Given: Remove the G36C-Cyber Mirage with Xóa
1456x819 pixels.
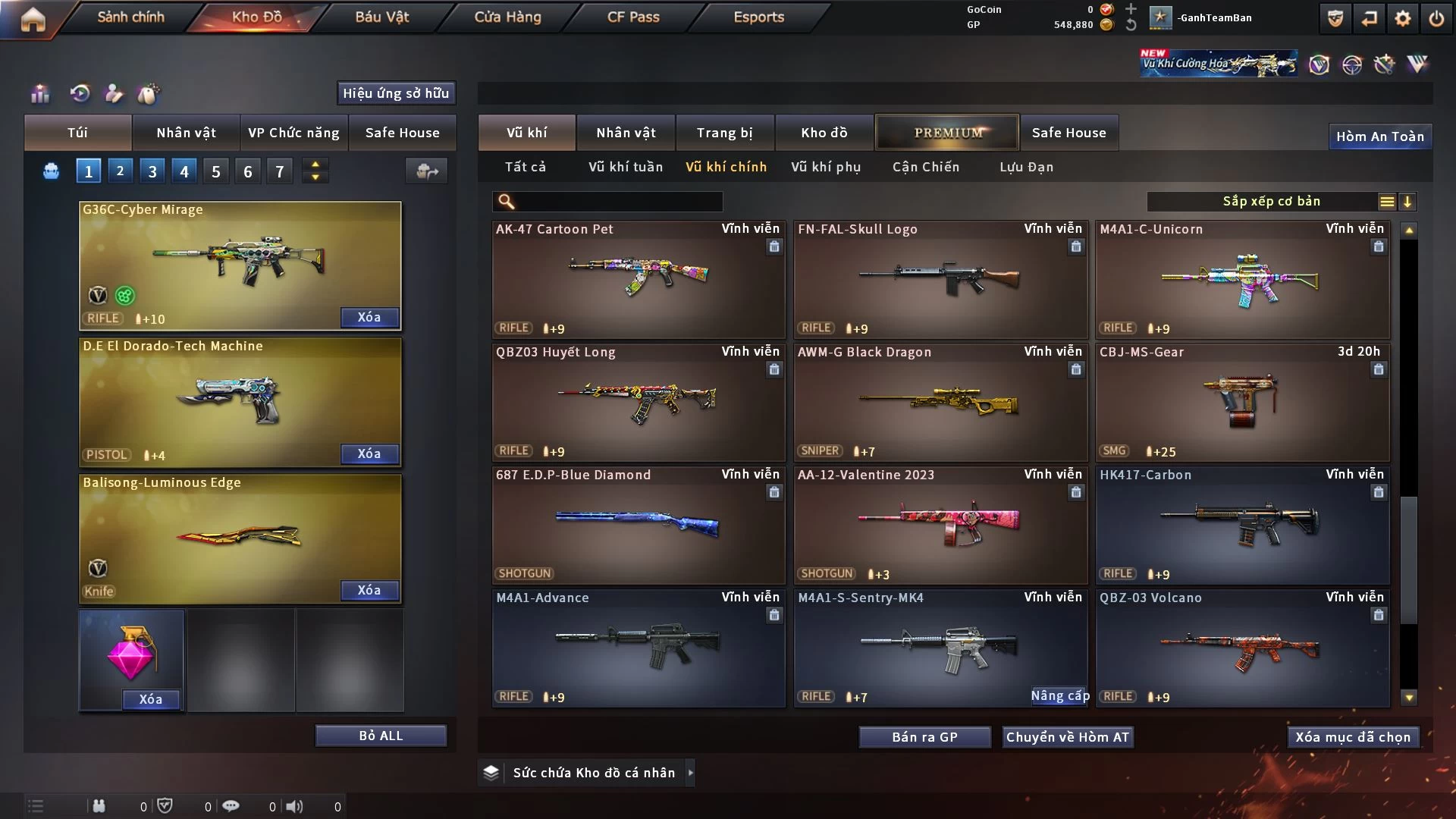Looking at the screenshot, I should point(369,317).
